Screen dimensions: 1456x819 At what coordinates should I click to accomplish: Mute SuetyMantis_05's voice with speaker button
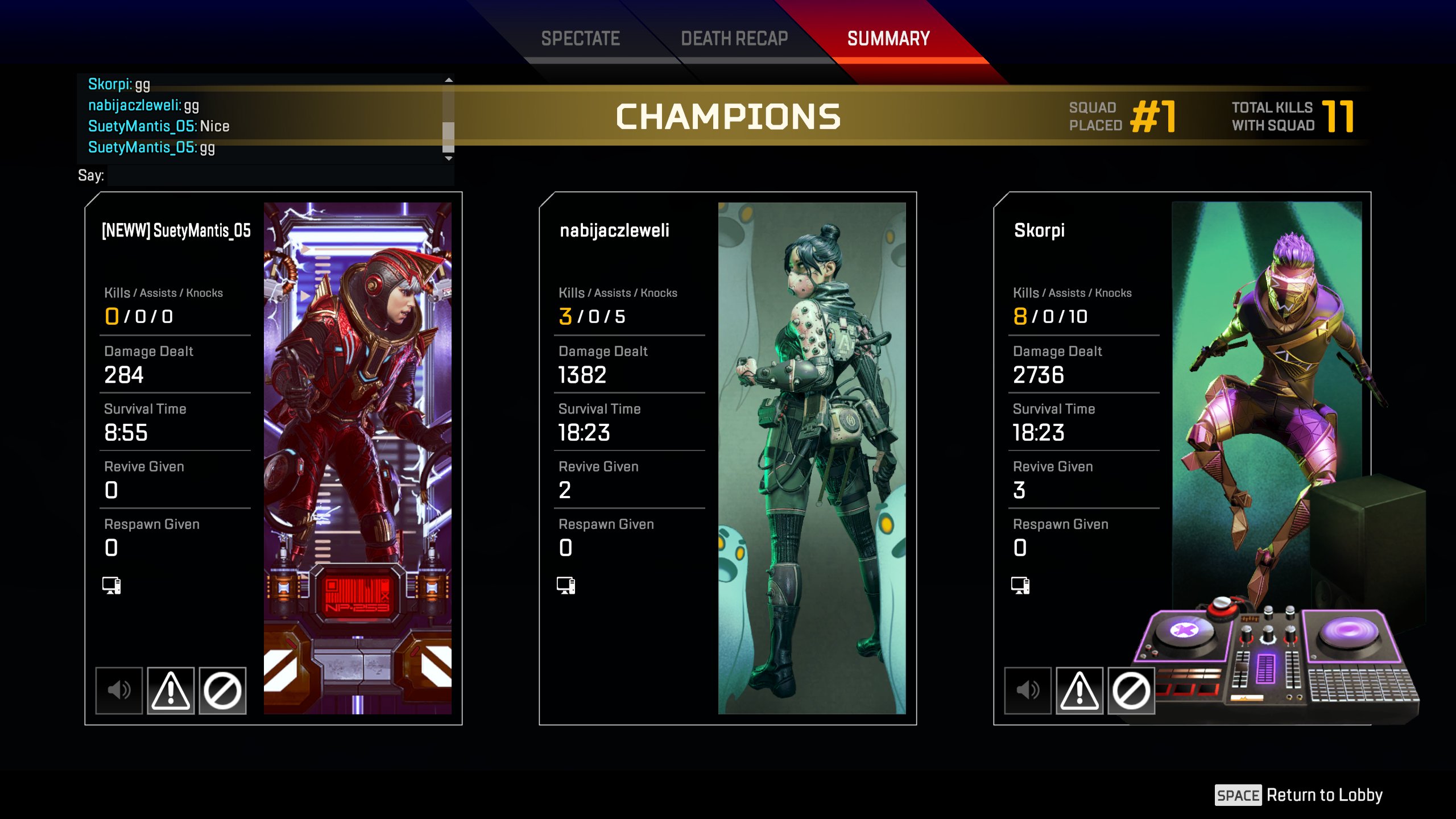coord(119,690)
